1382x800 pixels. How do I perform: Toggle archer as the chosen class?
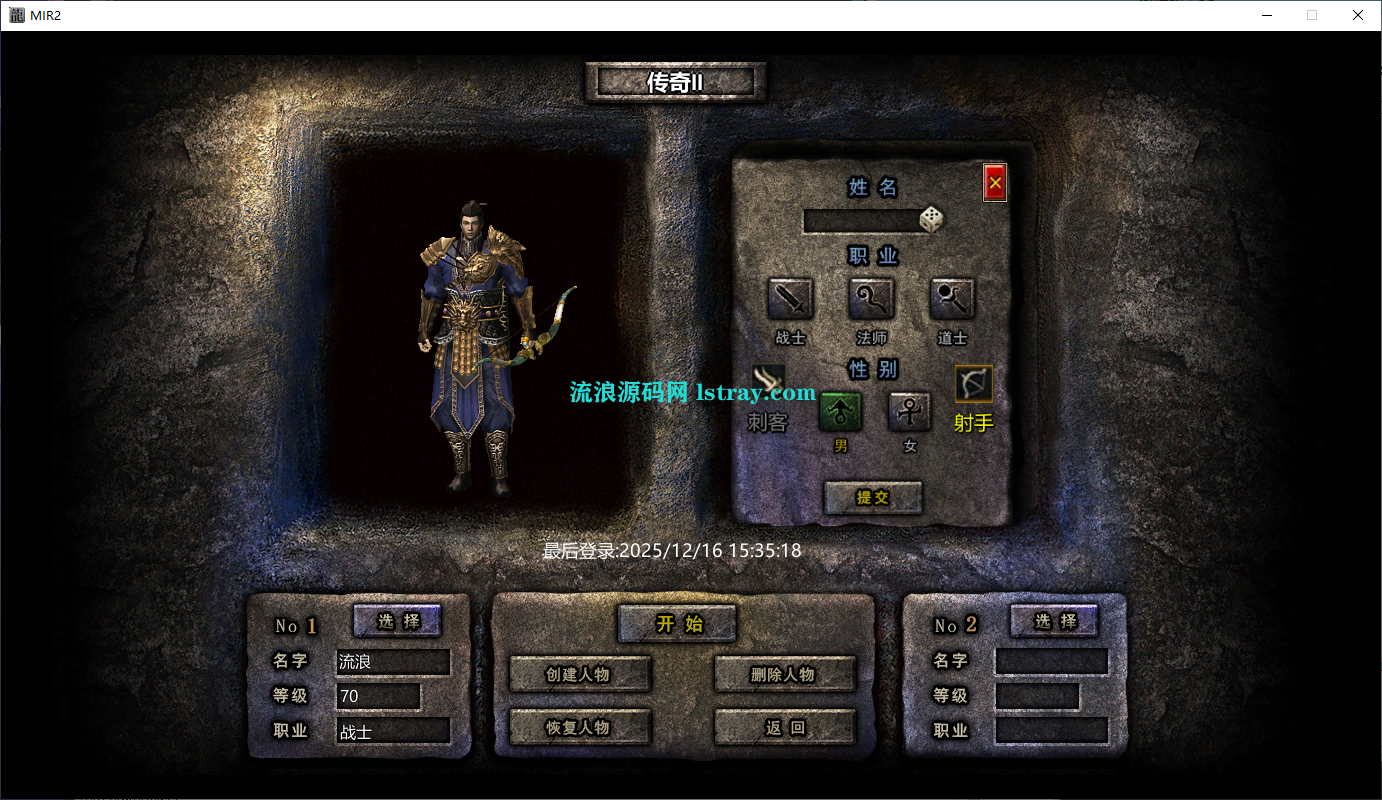pyautogui.click(x=971, y=385)
